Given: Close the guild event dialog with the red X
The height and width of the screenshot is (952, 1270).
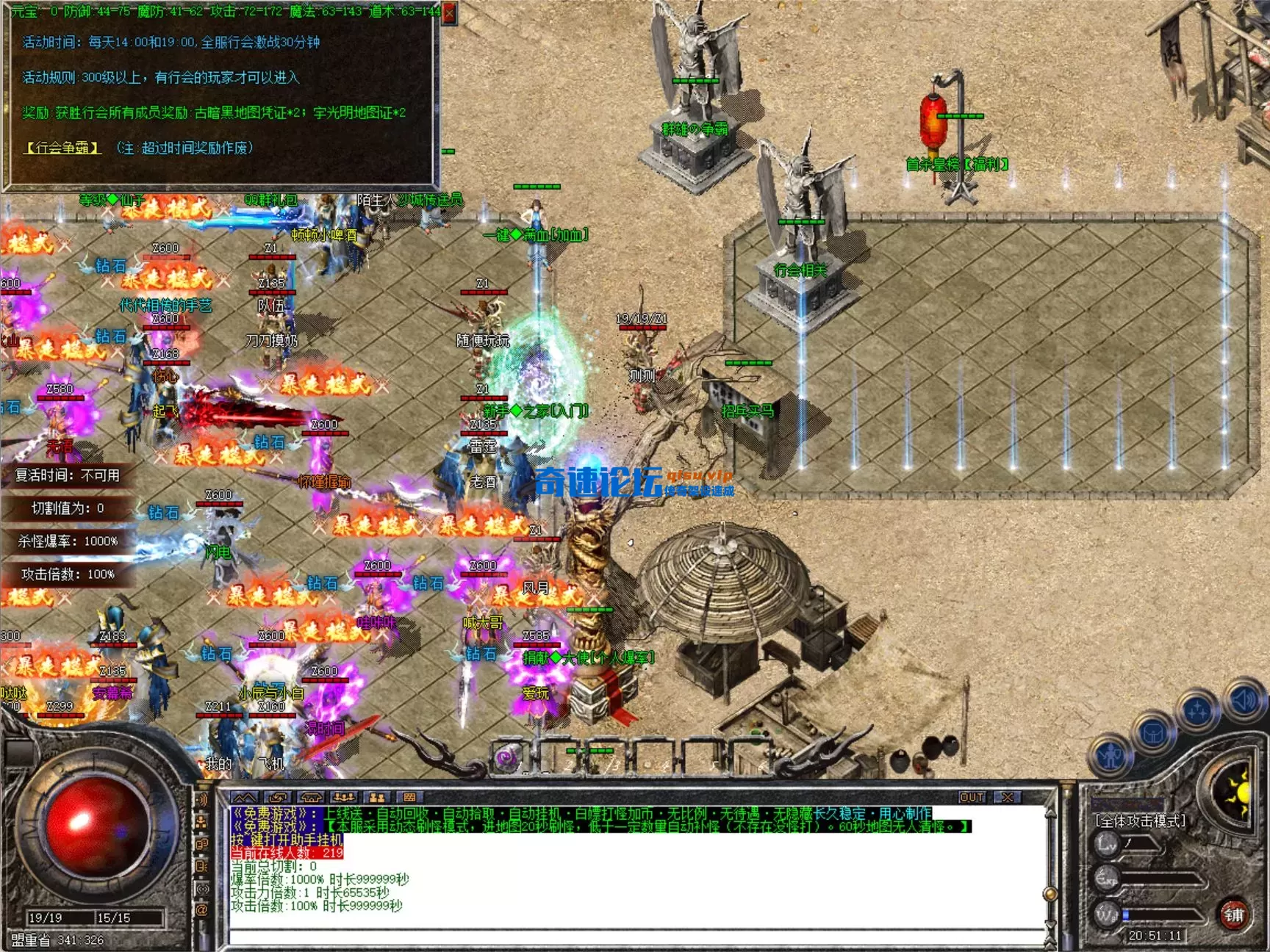Looking at the screenshot, I should pos(450,12).
